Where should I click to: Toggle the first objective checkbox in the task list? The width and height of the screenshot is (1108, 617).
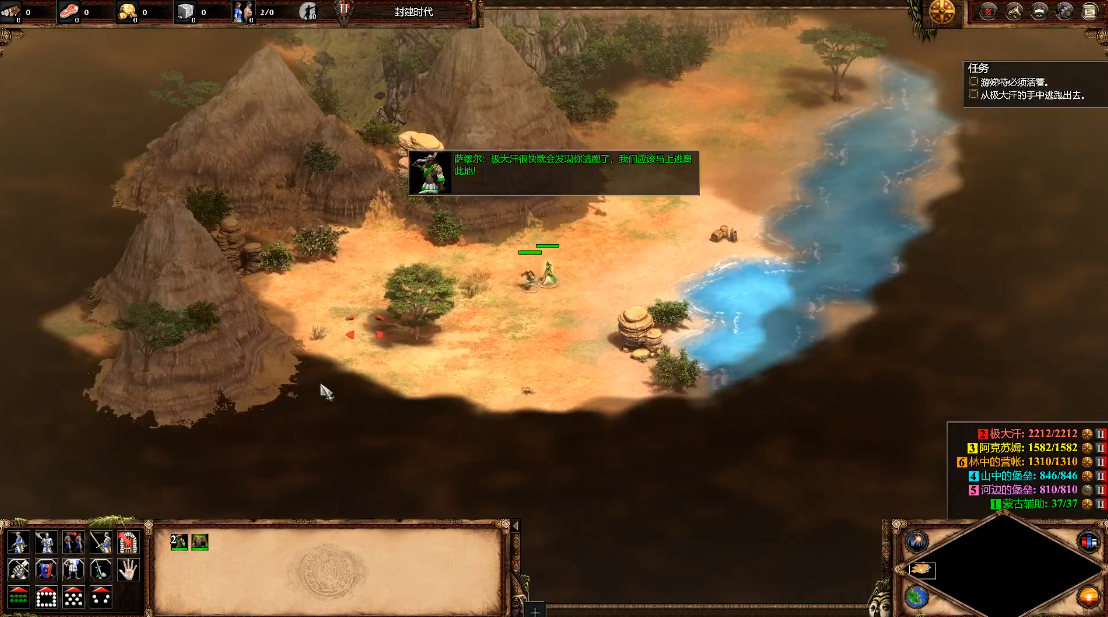point(973,81)
